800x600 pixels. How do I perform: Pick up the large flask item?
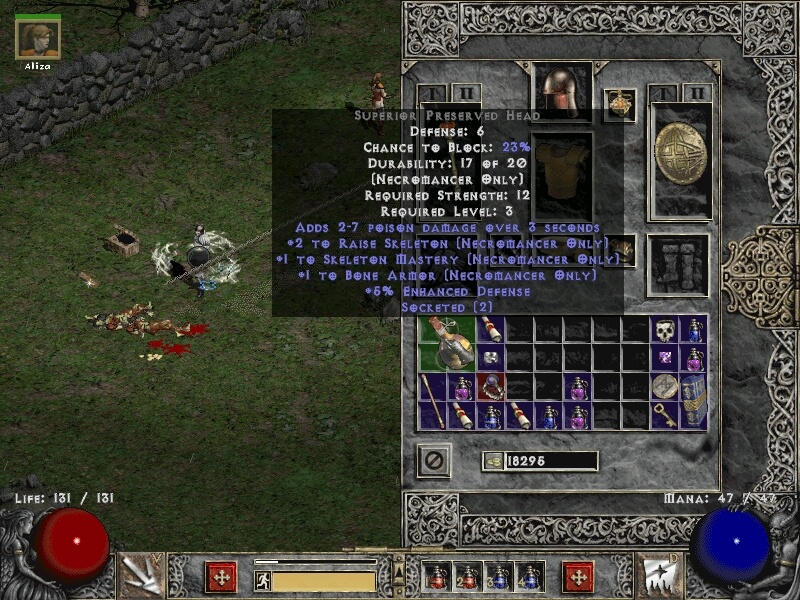[446, 343]
